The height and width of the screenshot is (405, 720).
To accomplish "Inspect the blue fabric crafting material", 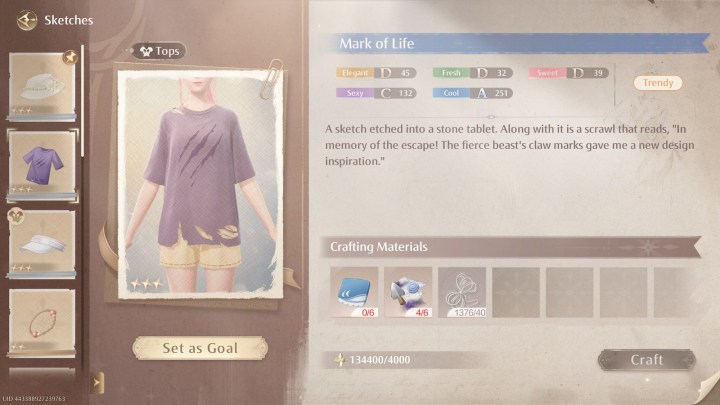I will [x=354, y=290].
